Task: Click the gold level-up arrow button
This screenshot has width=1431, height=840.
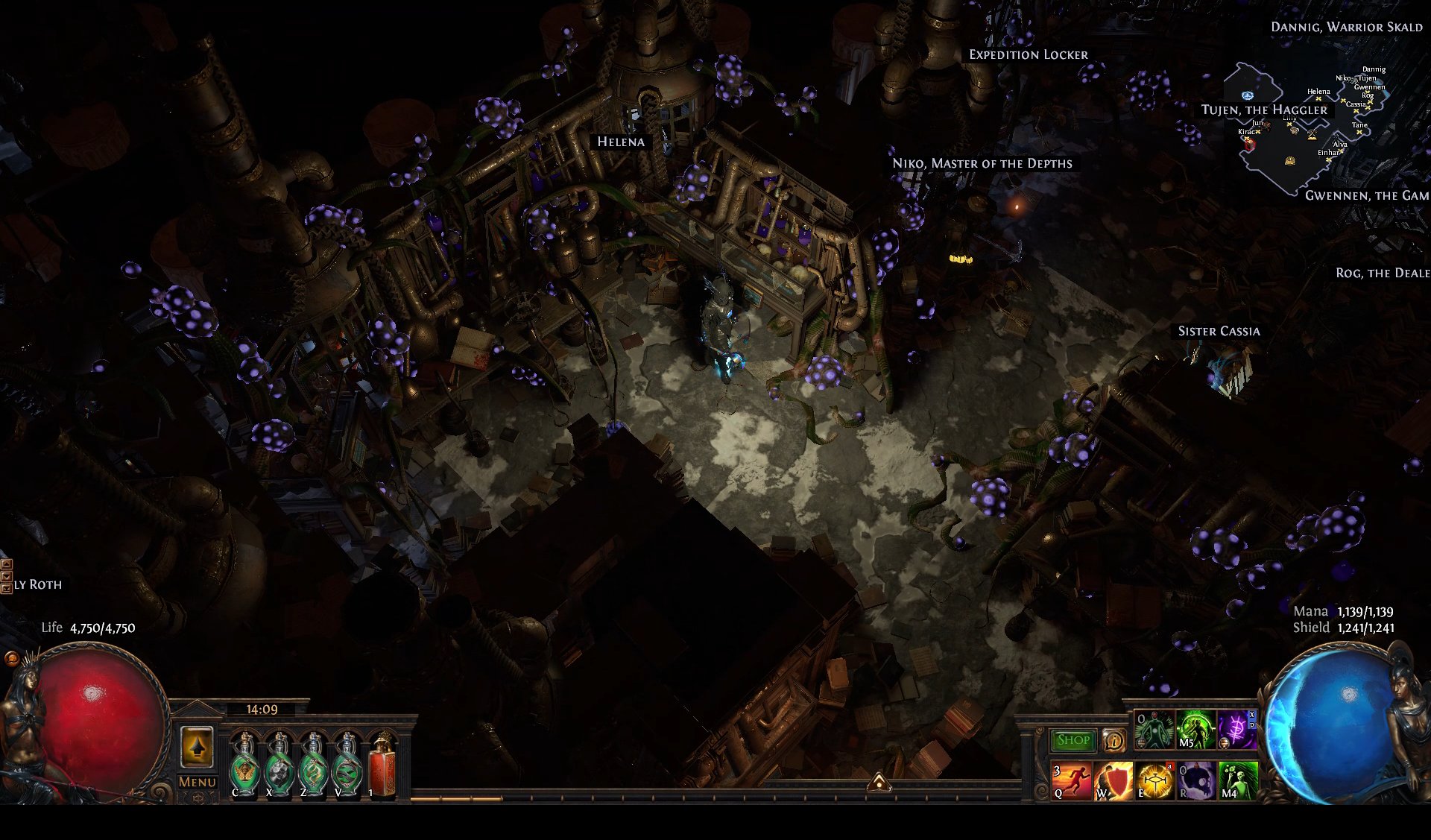Action: click(x=197, y=747)
